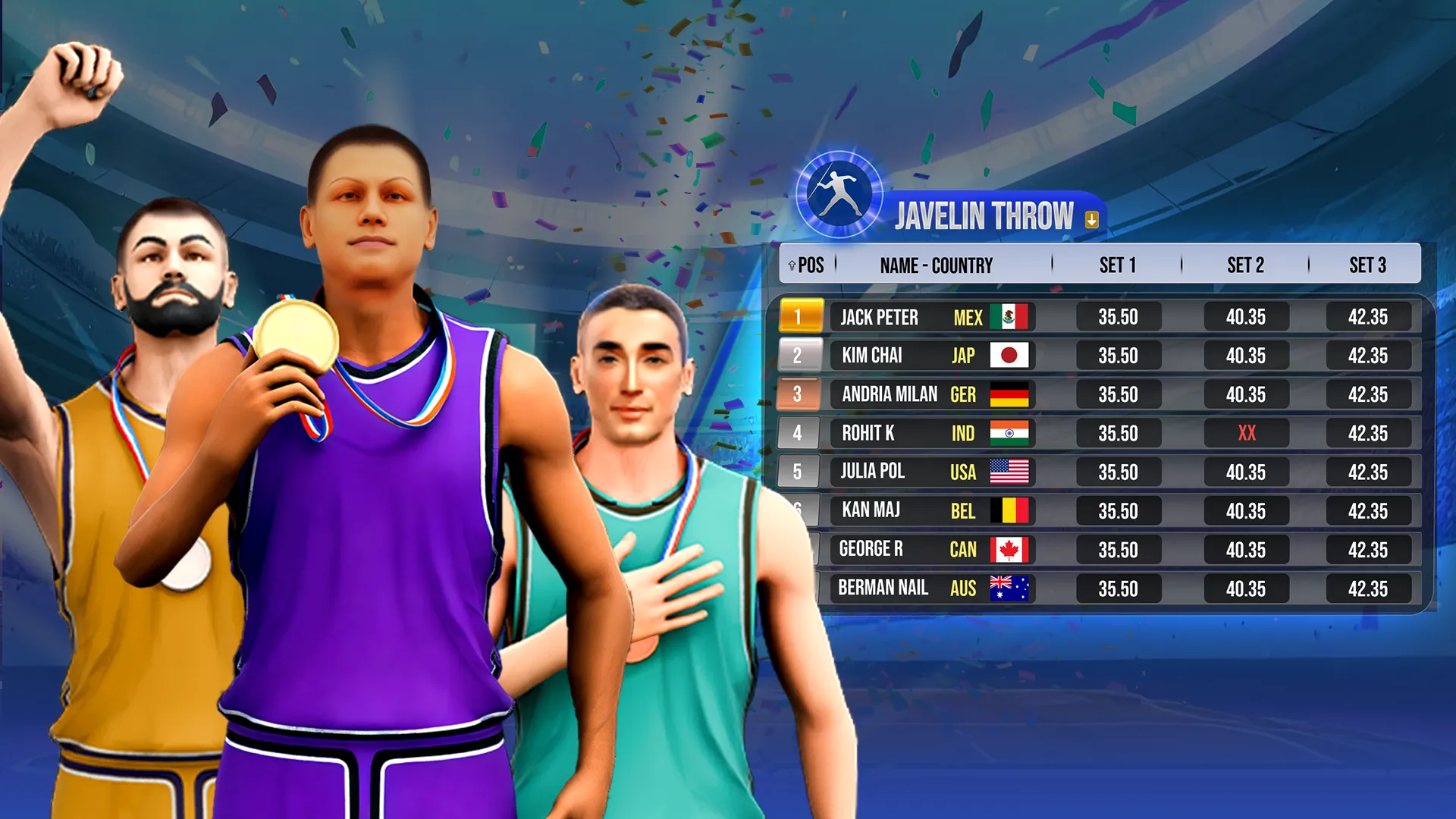Click Jack Peter's Set 3 score of 42.35
Viewport: 1456px width, 819px height.
[x=1370, y=318]
